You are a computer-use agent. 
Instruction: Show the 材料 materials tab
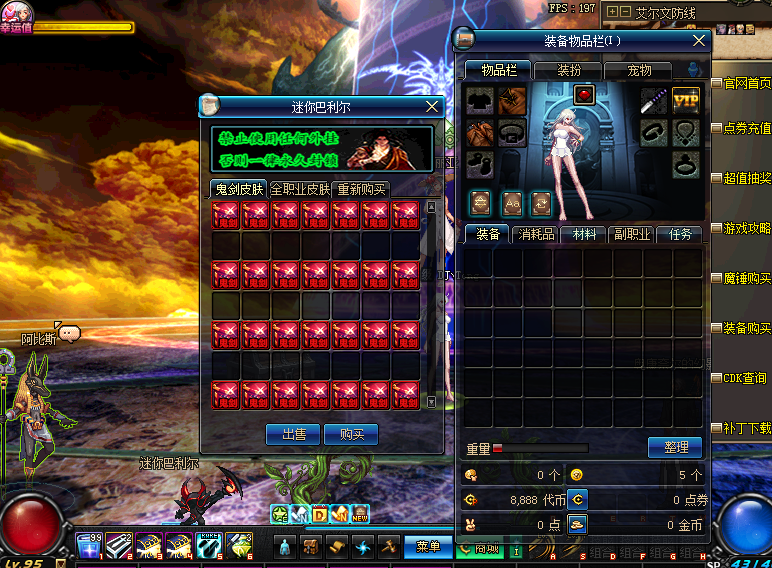tap(583, 234)
